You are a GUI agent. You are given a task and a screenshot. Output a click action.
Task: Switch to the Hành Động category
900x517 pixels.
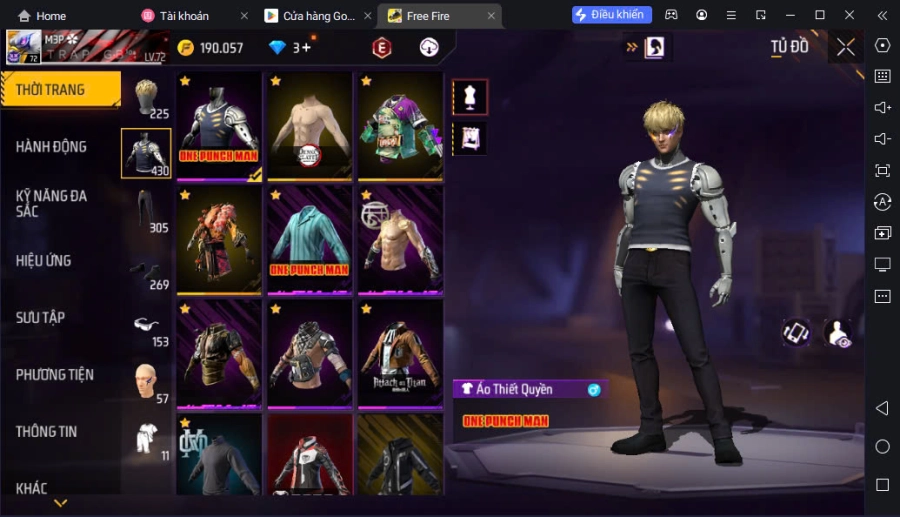52,147
